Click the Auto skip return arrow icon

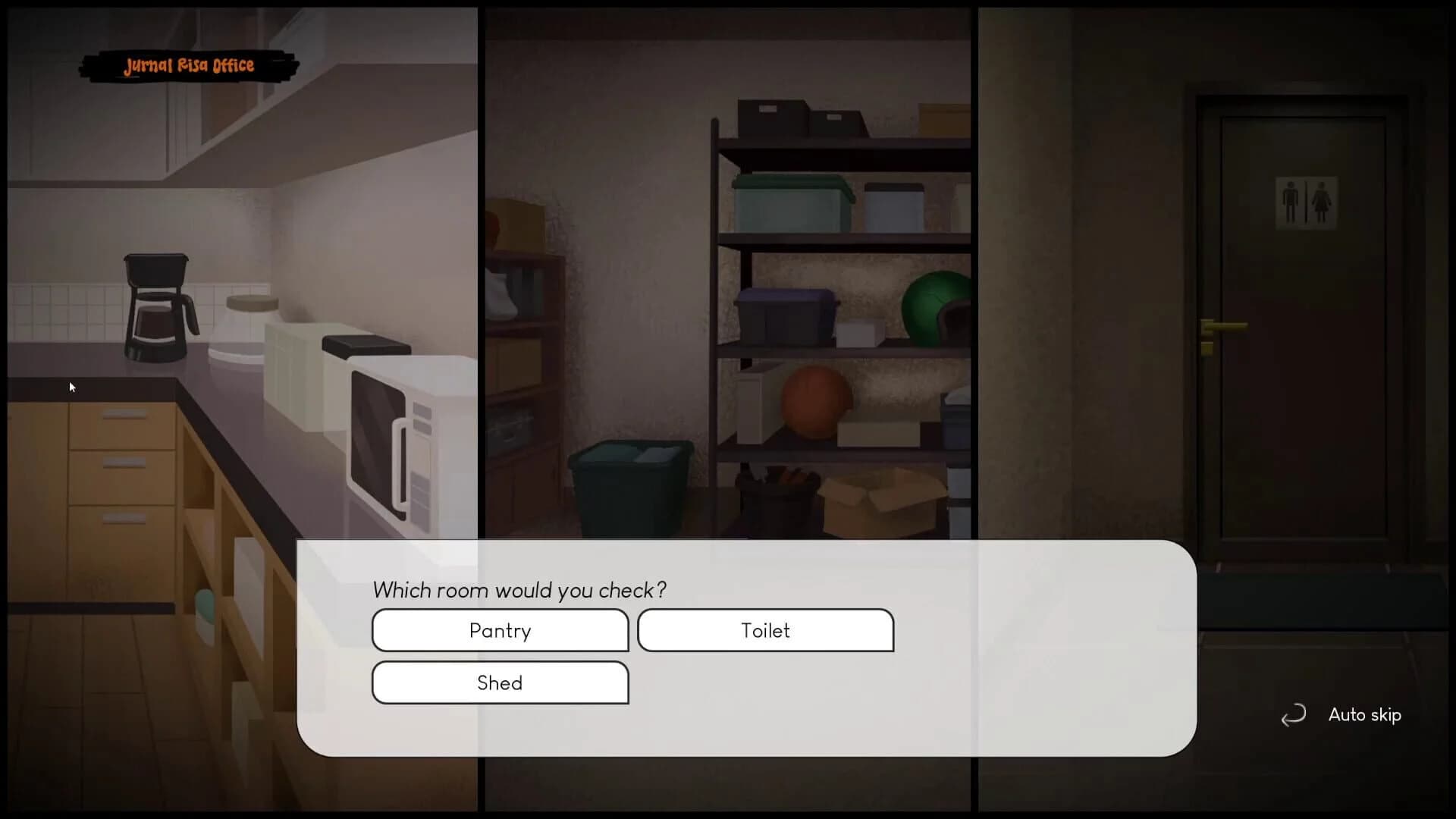click(1293, 715)
